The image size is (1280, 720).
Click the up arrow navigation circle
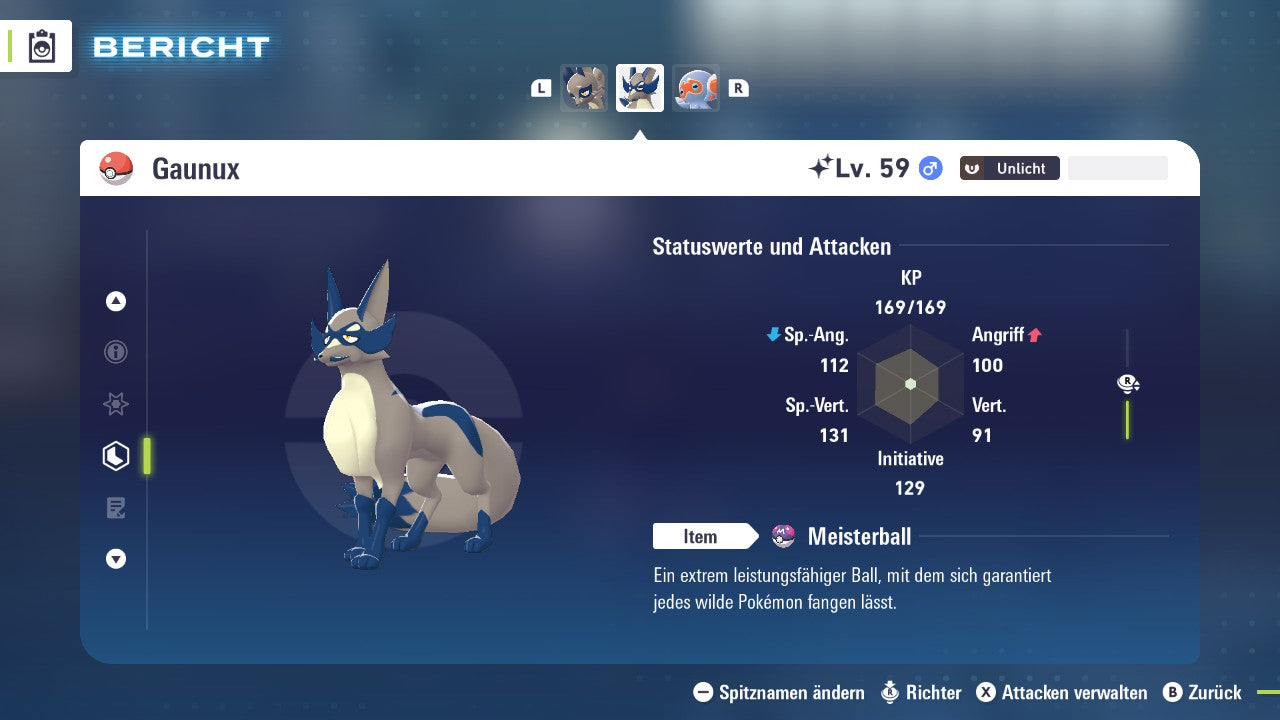(x=115, y=301)
